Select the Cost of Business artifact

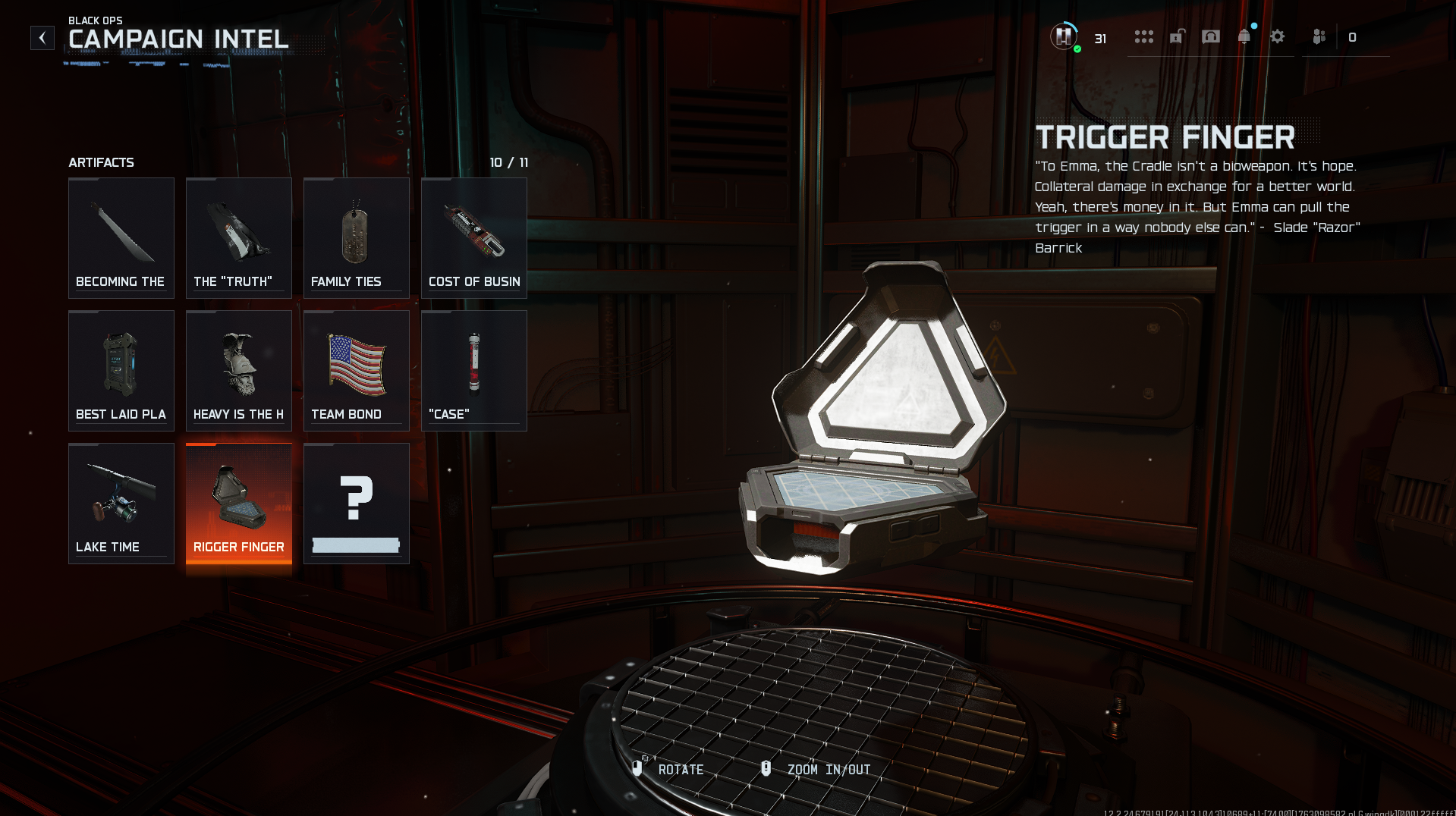click(474, 238)
